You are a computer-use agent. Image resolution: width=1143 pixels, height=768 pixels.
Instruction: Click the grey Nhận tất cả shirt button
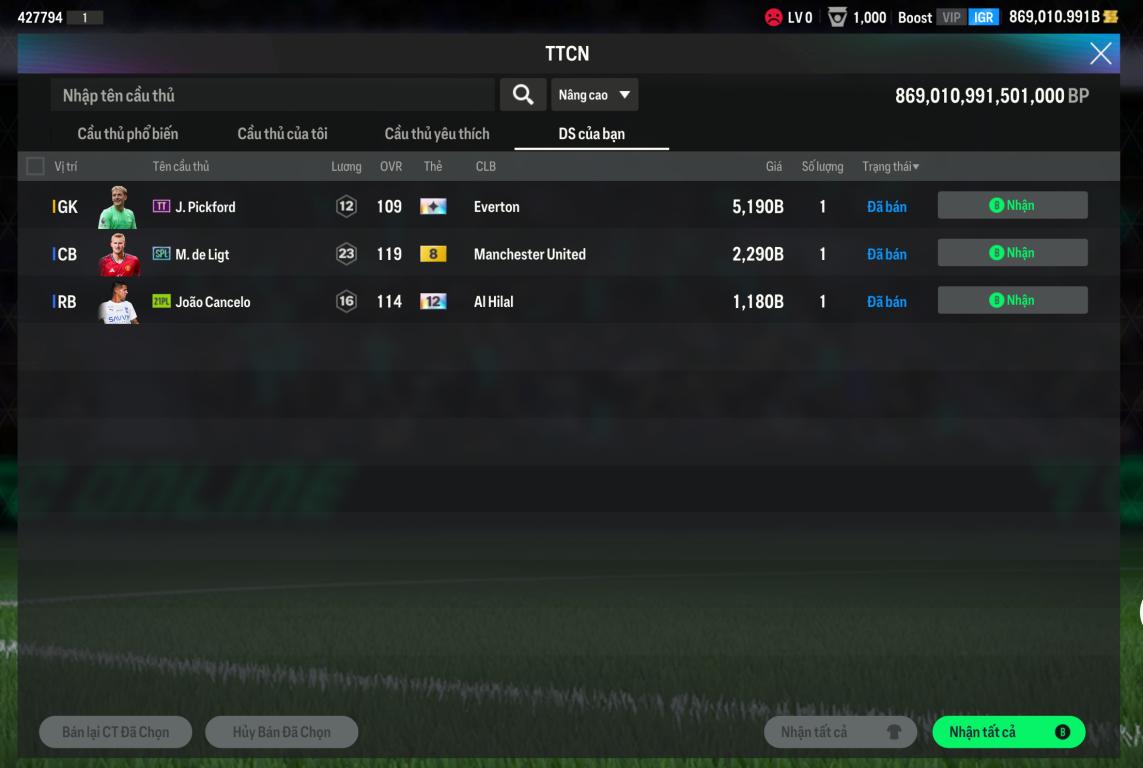840,732
